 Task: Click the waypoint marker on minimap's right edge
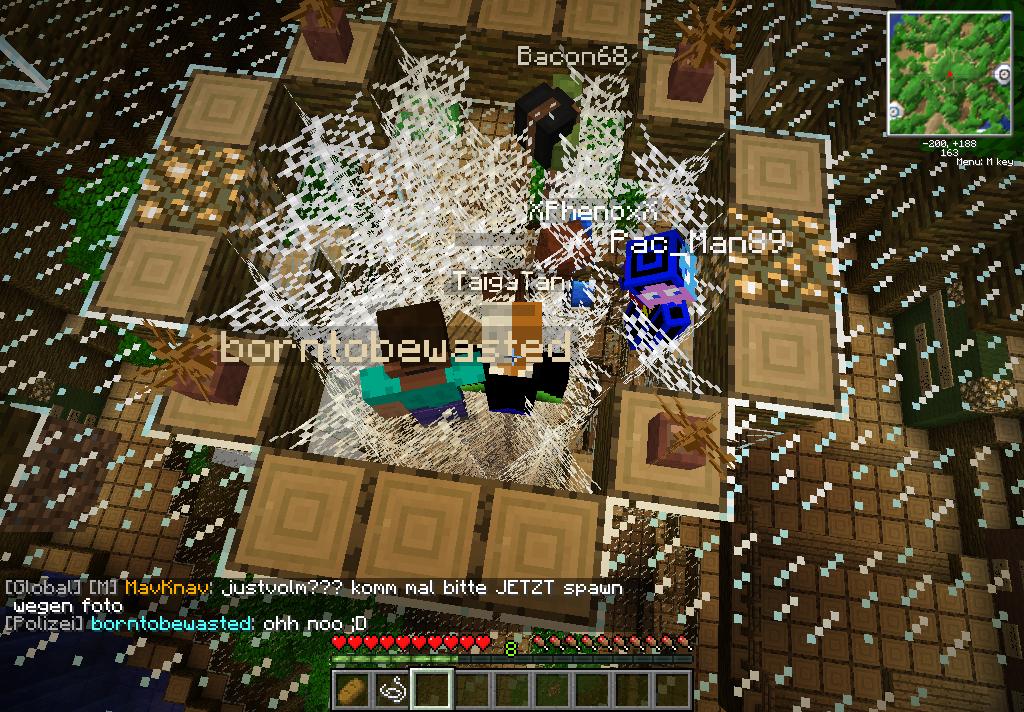[1003, 75]
